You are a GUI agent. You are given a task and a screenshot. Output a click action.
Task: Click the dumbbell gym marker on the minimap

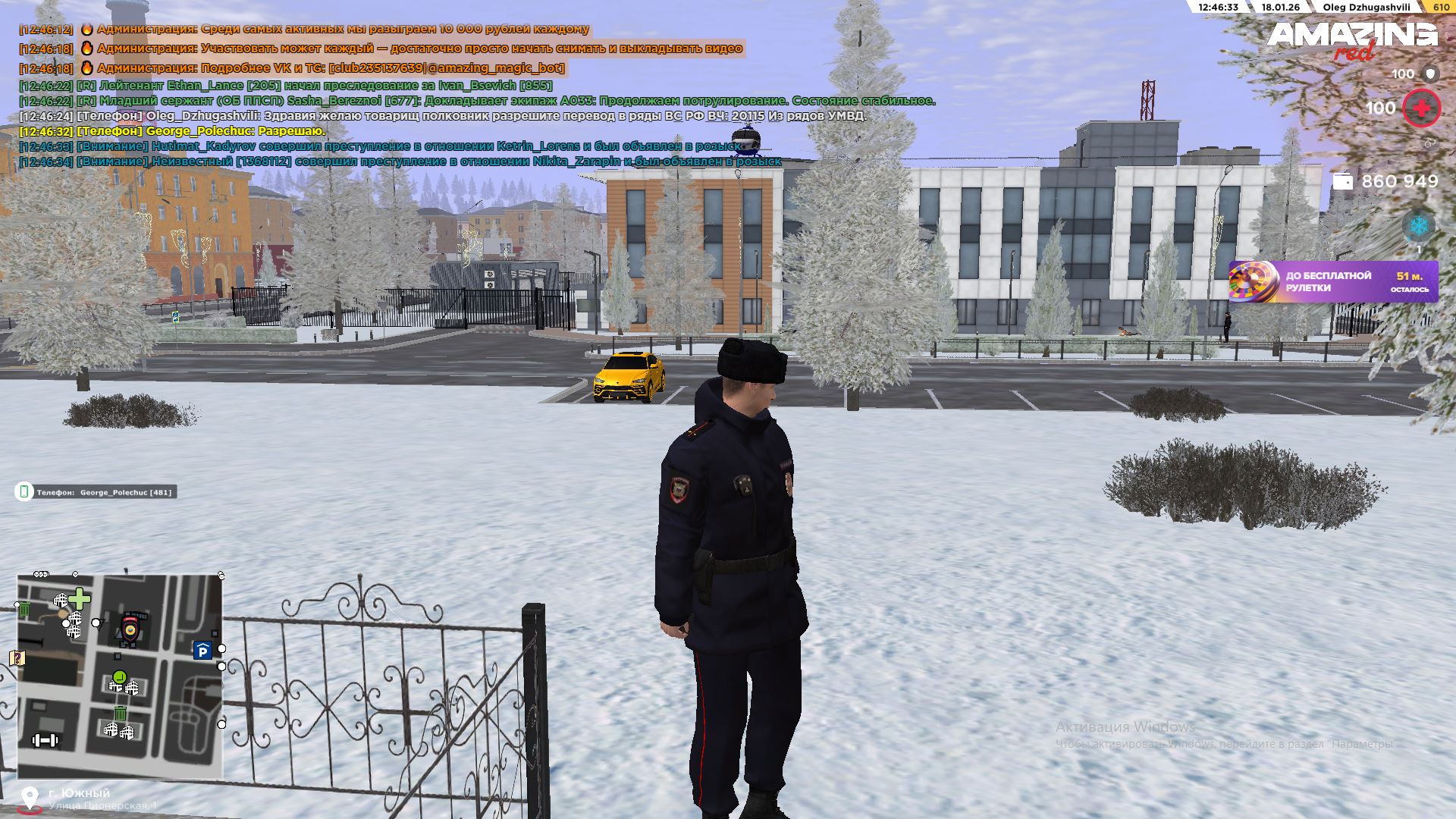[45, 740]
